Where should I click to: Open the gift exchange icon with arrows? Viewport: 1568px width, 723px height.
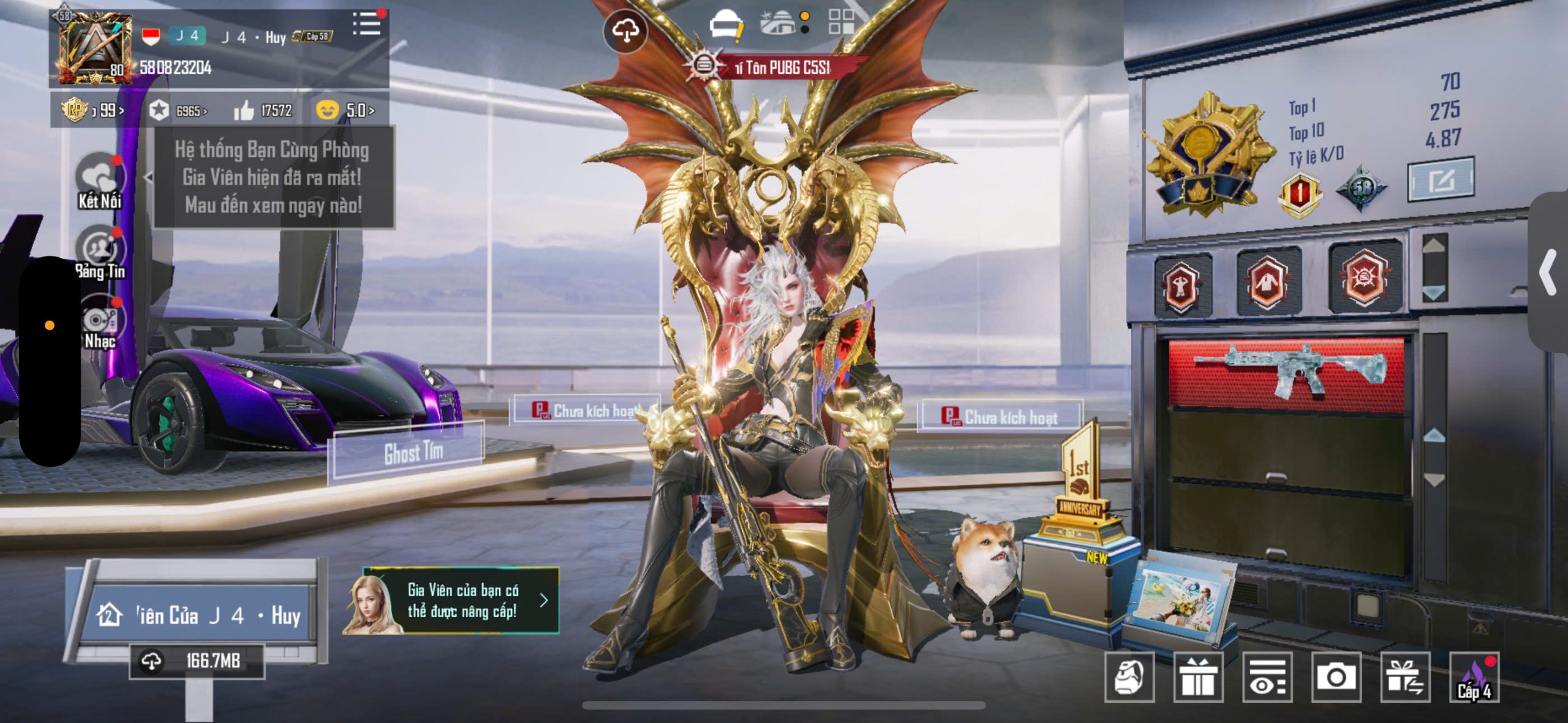coord(1405,677)
